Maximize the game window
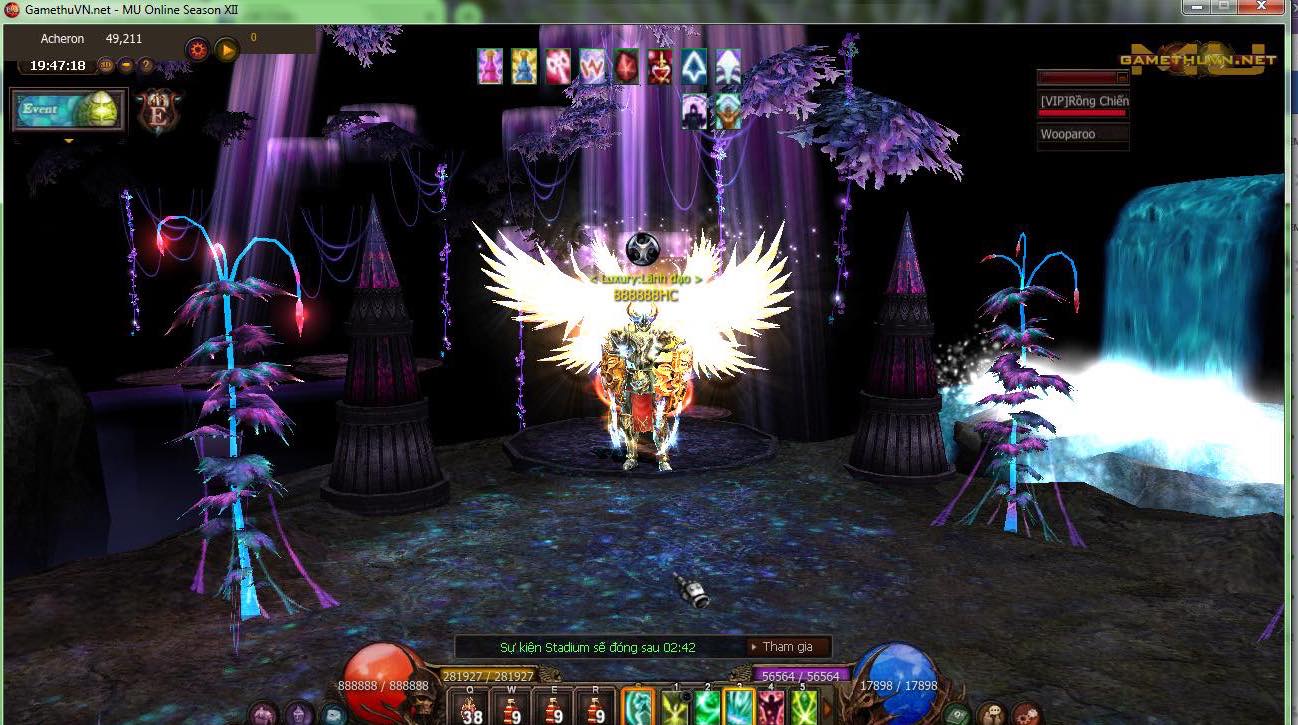The height and width of the screenshot is (725, 1298). tap(1222, 6)
